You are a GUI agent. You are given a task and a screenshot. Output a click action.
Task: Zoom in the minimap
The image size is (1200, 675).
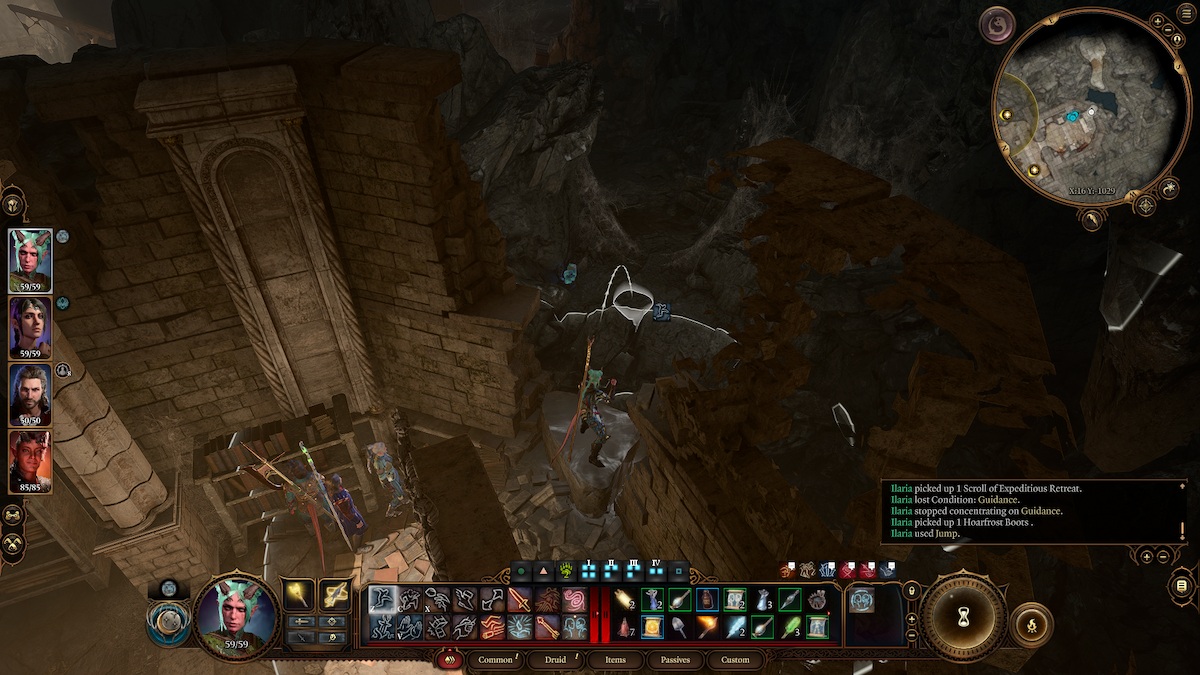[x=1157, y=20]
